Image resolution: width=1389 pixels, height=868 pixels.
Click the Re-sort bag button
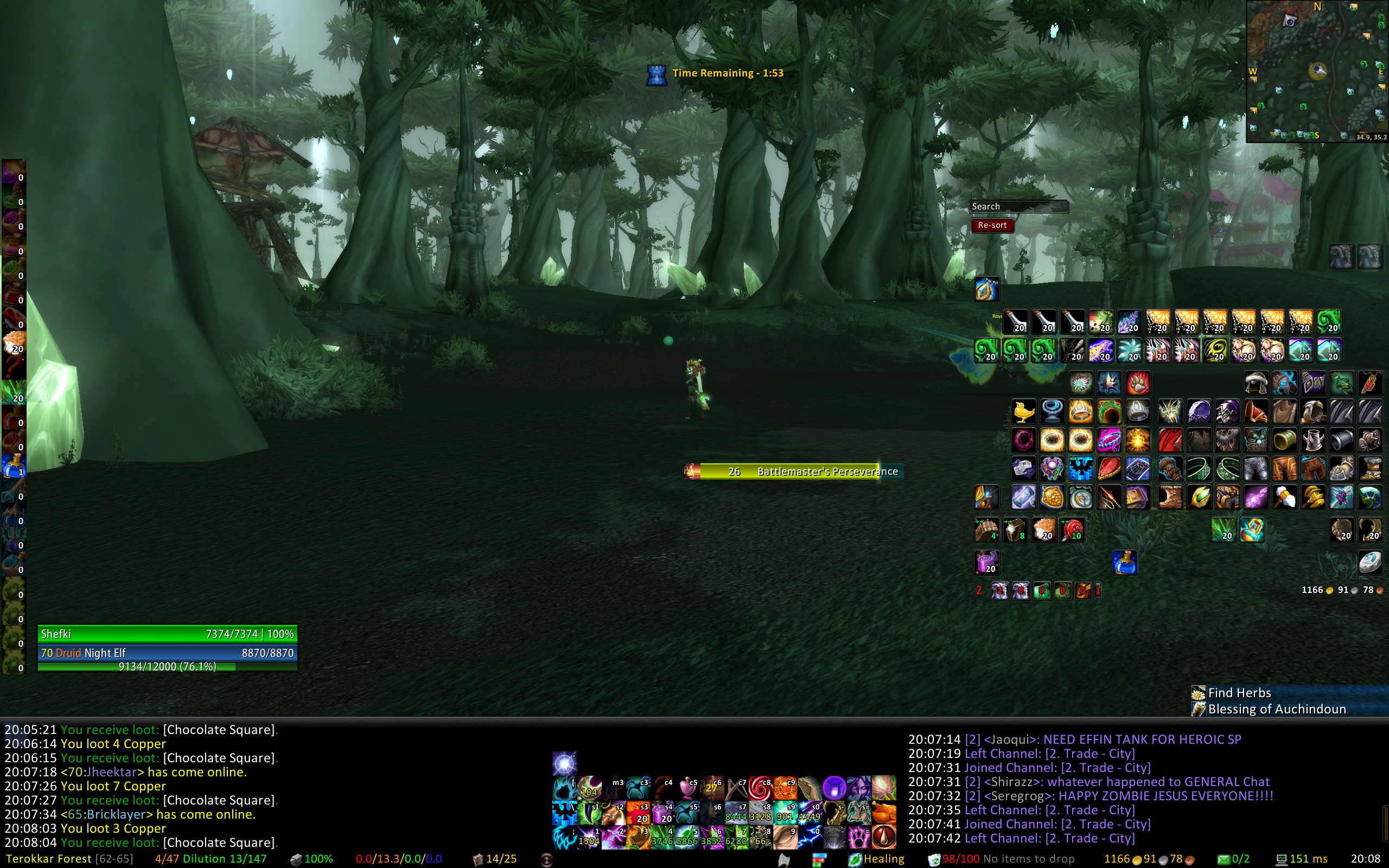pyautogui.click(x=992, y=225)
